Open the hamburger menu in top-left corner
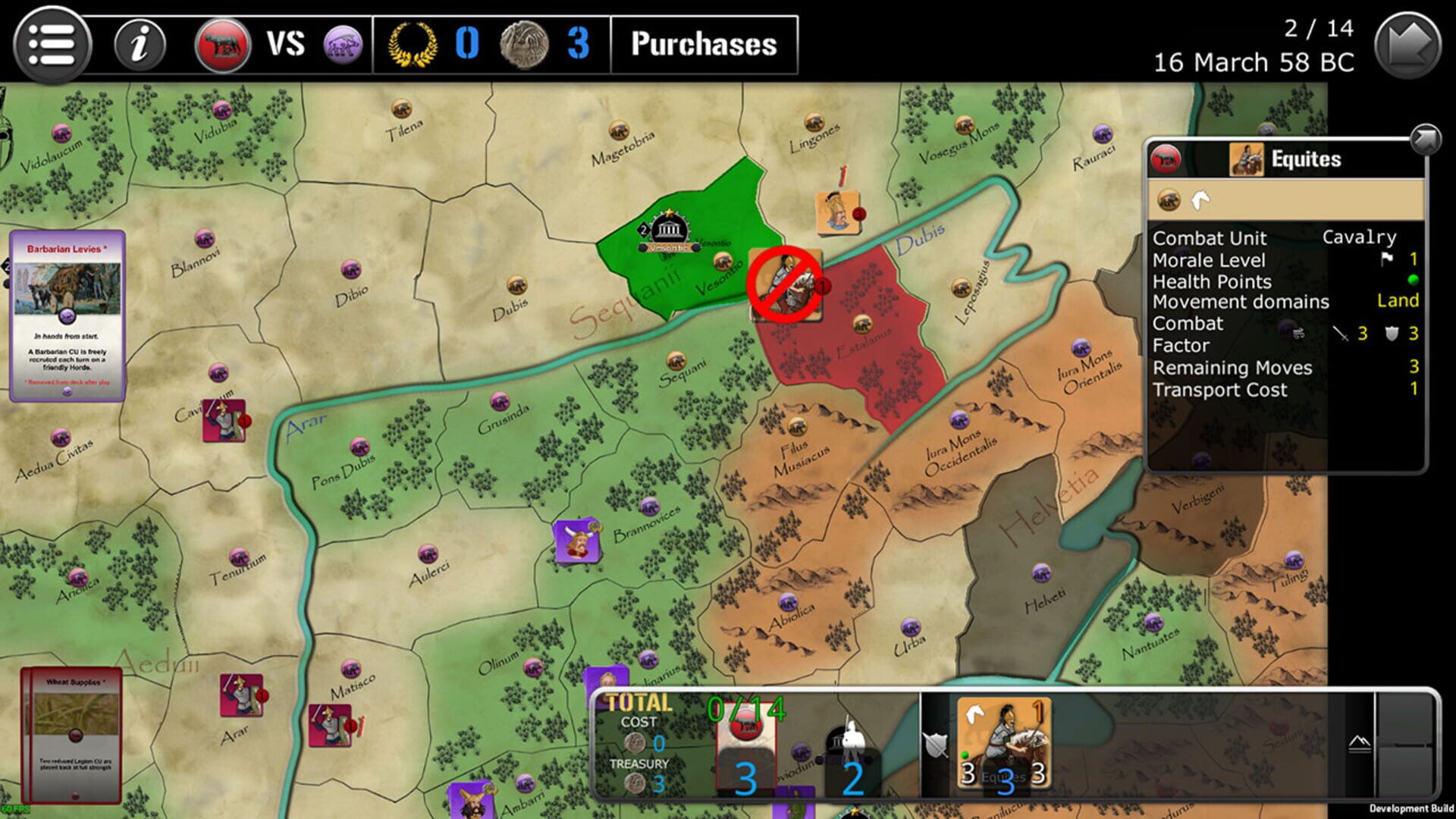This screenshot has height=819, width=1456. click(x=53, y=44)
